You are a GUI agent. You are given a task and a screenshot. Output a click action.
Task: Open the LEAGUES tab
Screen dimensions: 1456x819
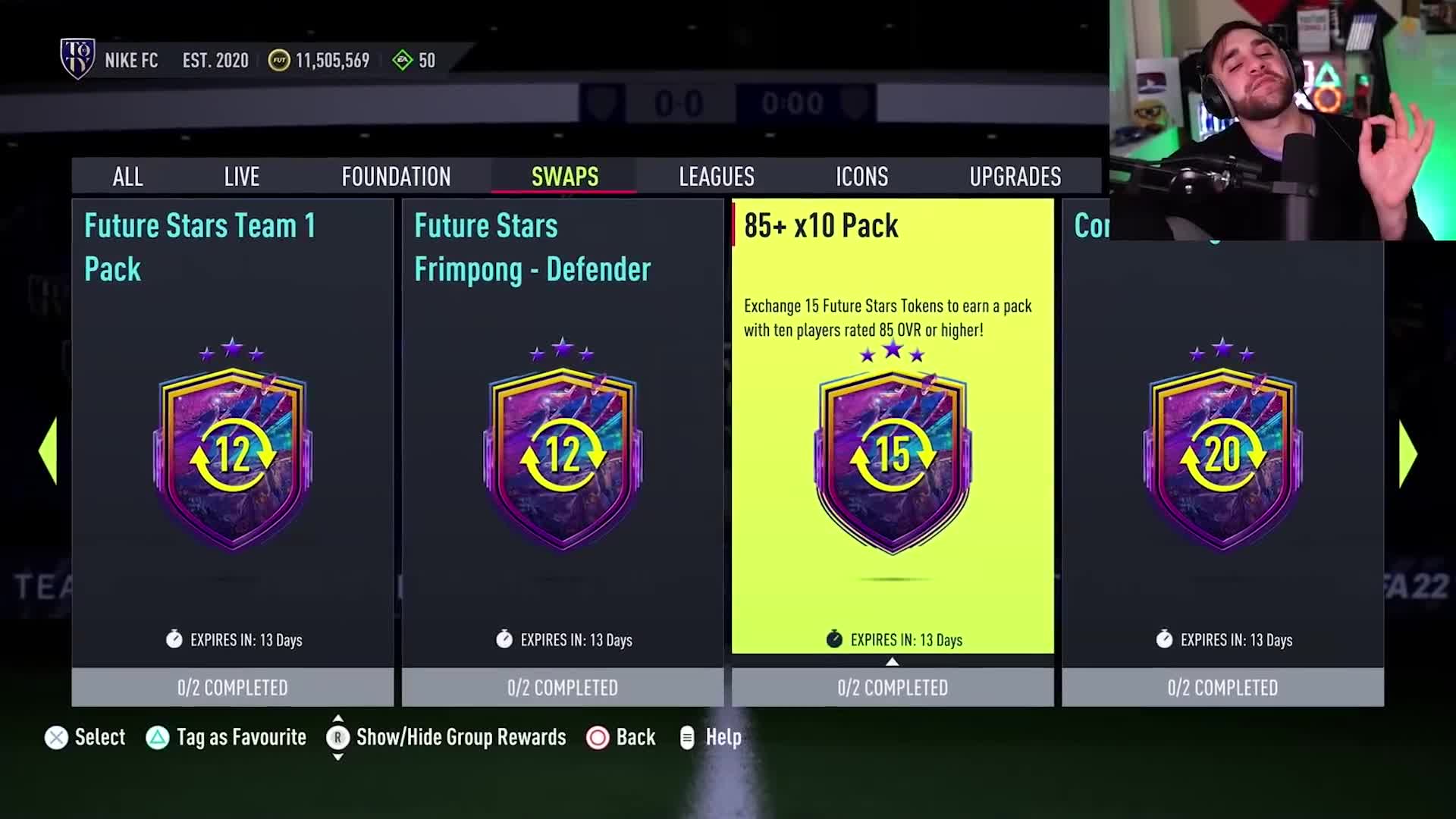tap(716, 177)
